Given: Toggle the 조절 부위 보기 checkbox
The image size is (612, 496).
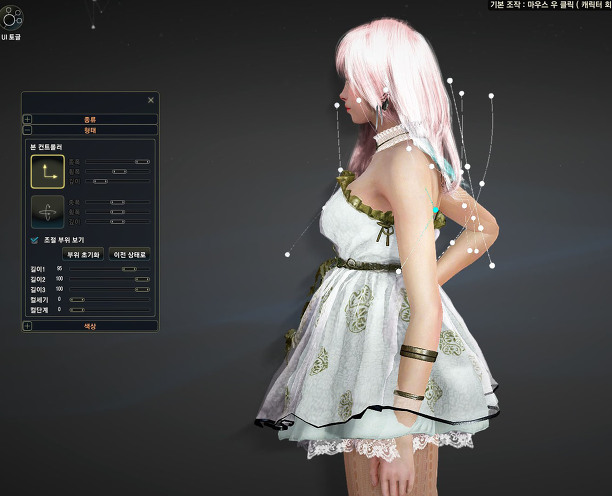Looking at the screenshot, I should tap(35, 240).
